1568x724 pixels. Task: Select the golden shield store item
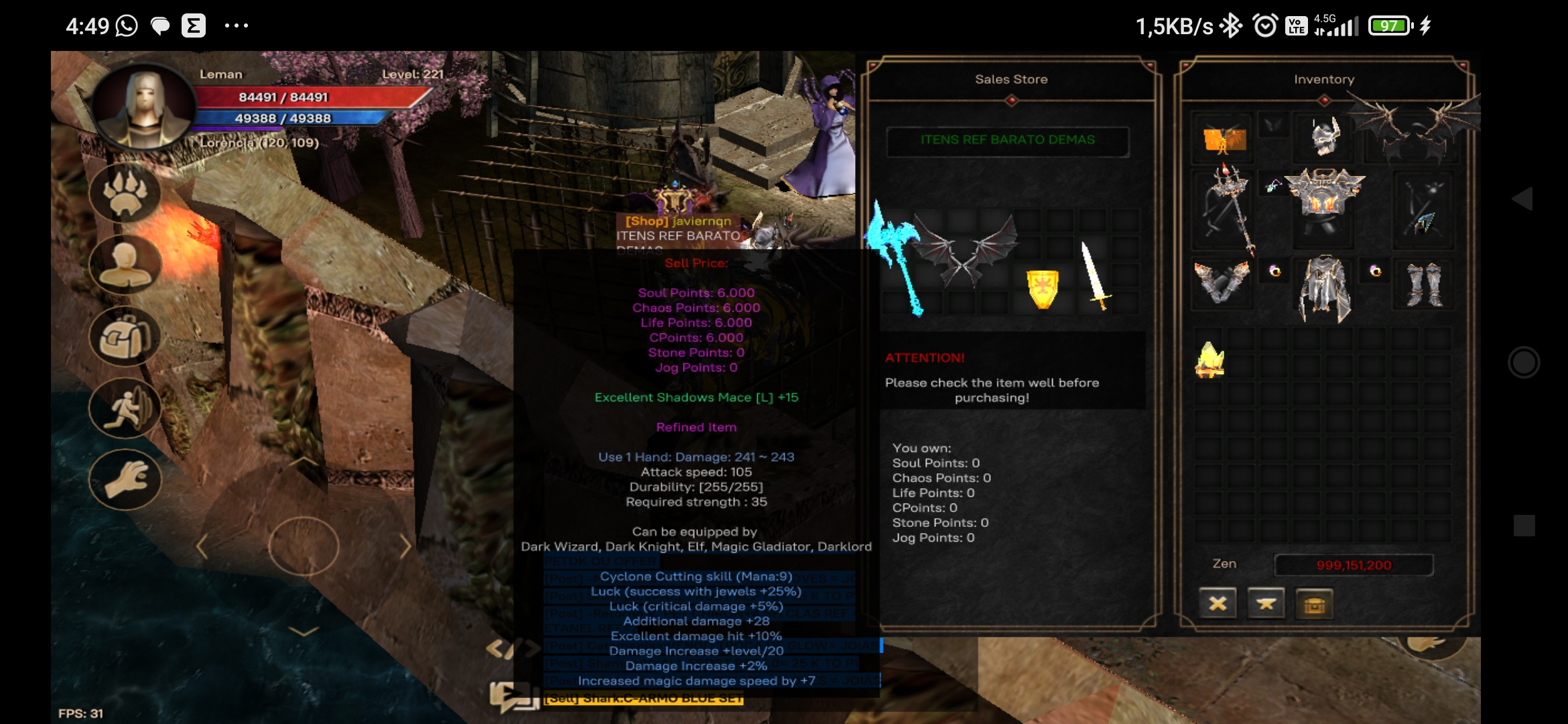coord(1043,289)
